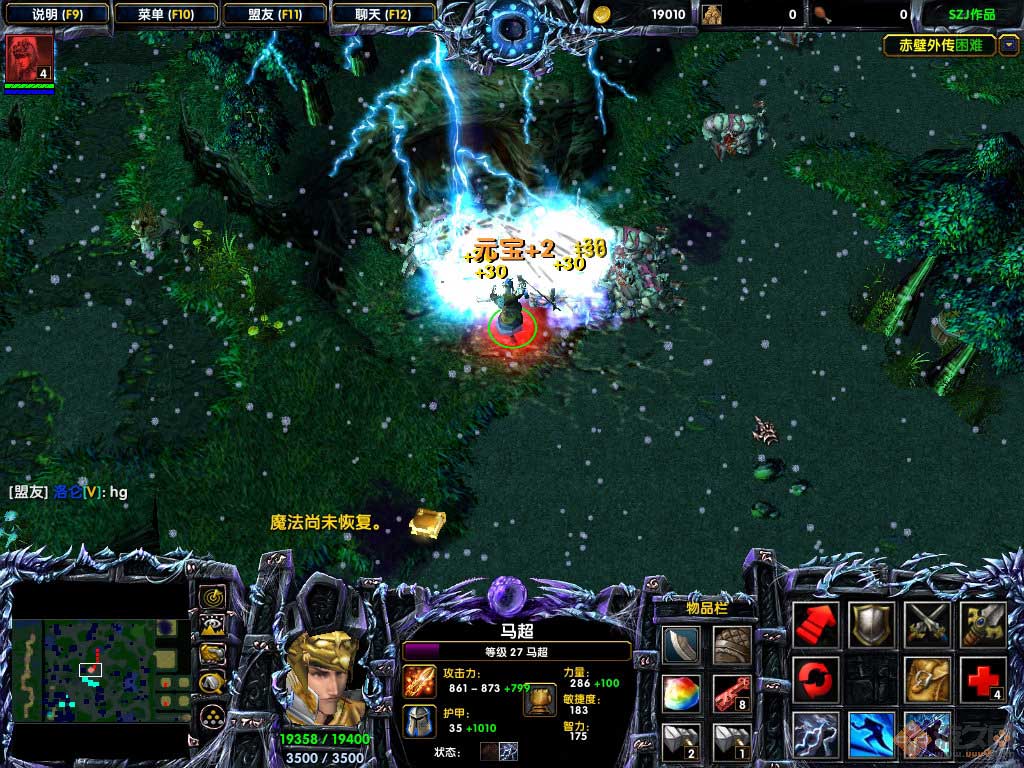The height and width of the screenshot is (768, 1024).
Task: Select the red key item with 8 charges
Action: [x=732, y=692]
